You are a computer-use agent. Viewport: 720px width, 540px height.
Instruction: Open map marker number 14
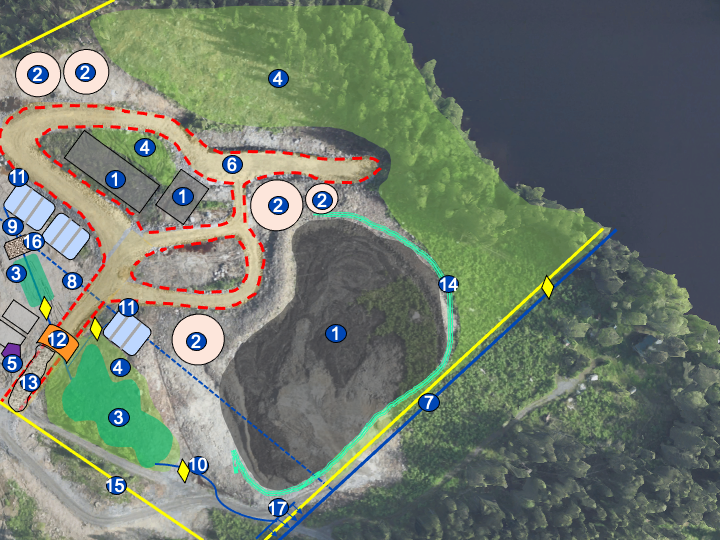[x=448, y=285]
